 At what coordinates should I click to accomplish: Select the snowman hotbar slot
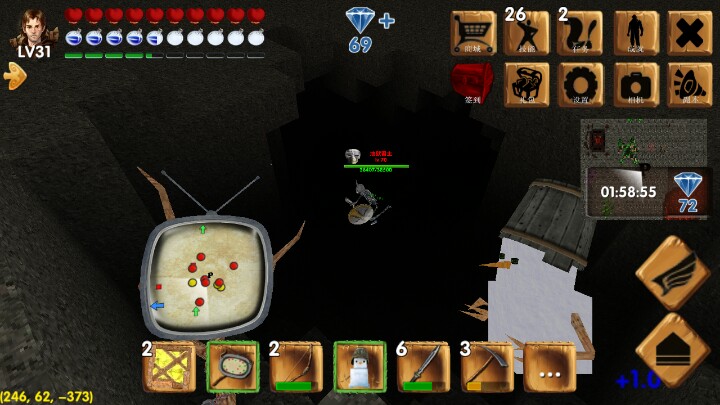coord(359,367)
